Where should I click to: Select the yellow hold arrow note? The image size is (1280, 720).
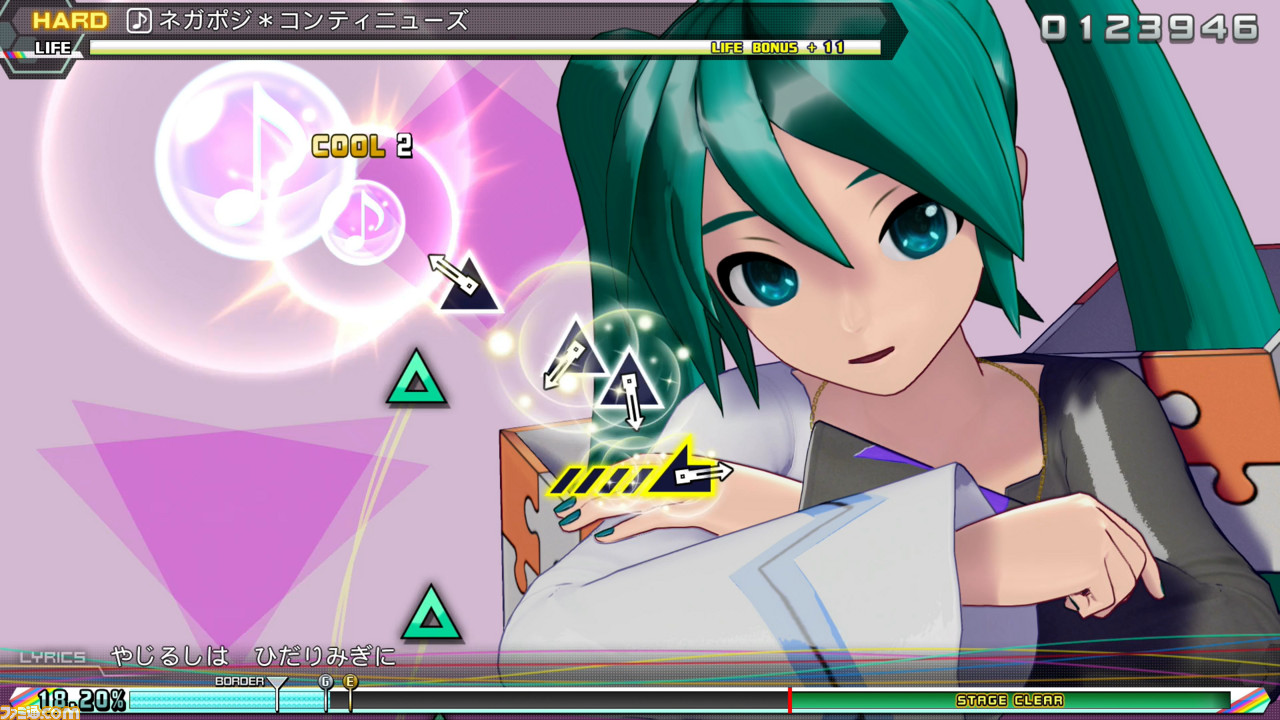[683, 470]
